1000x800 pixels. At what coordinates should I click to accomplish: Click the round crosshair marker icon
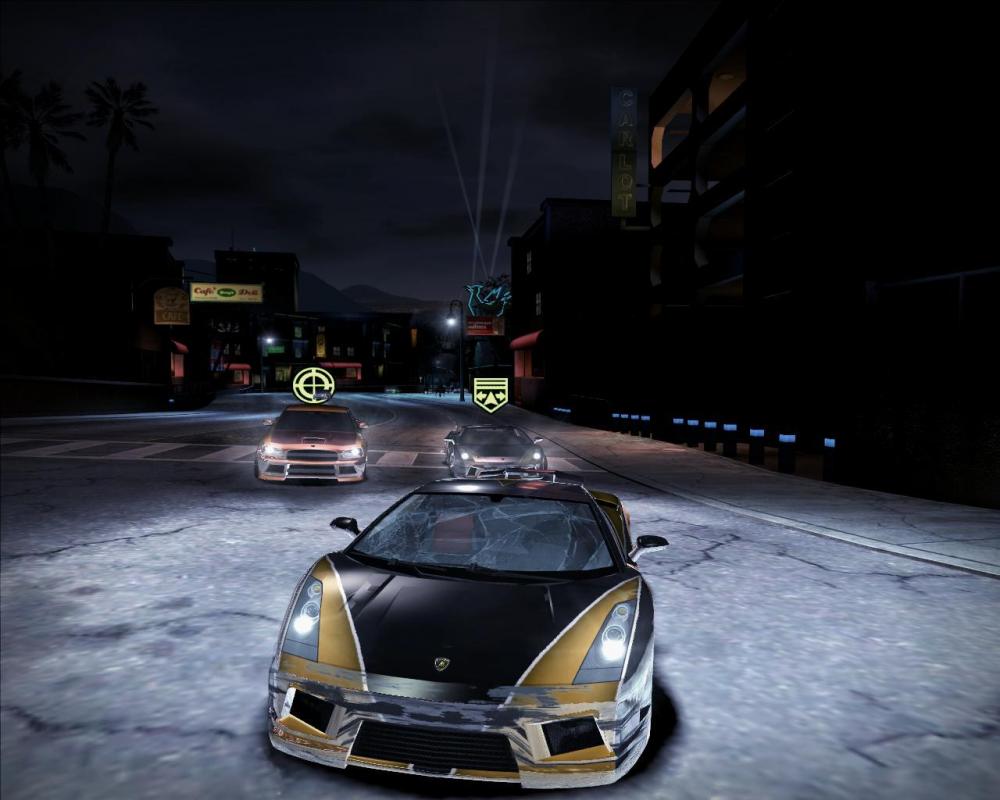click(312, 385)
